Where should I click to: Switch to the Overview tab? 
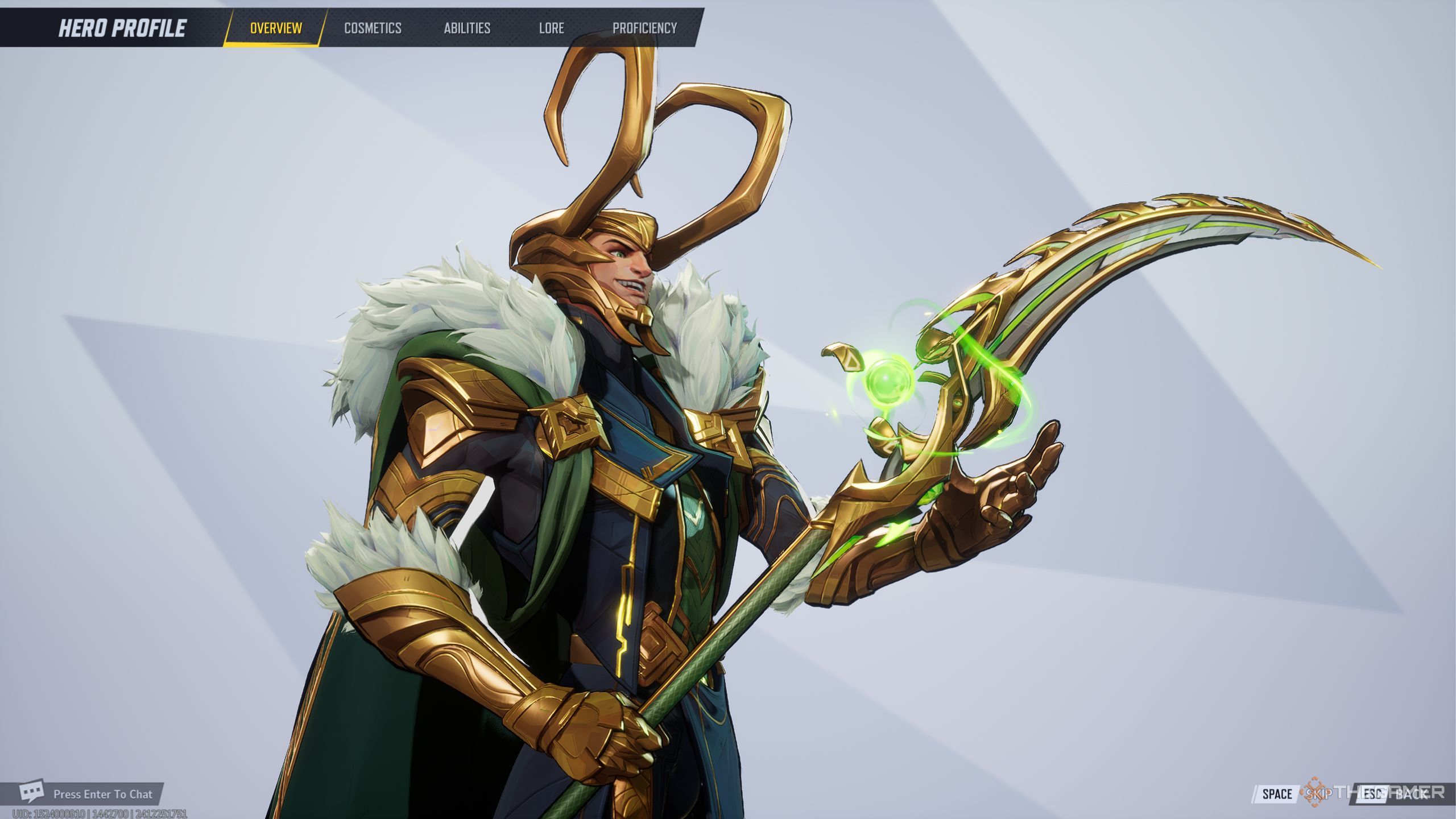click(x=276, y=28)
